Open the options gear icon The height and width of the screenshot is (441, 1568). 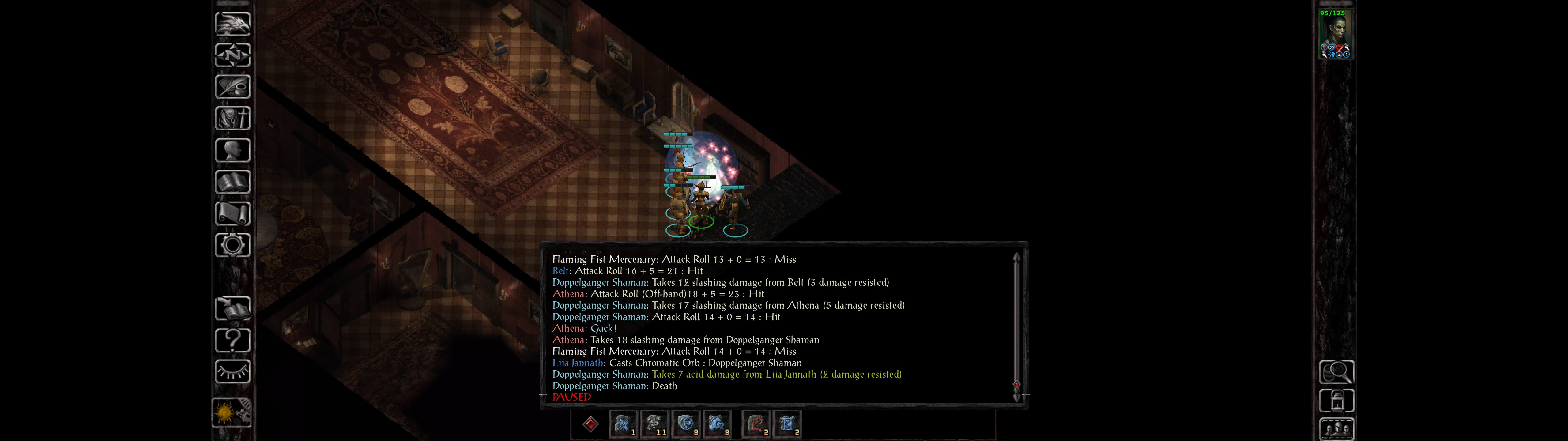point(232,246)
